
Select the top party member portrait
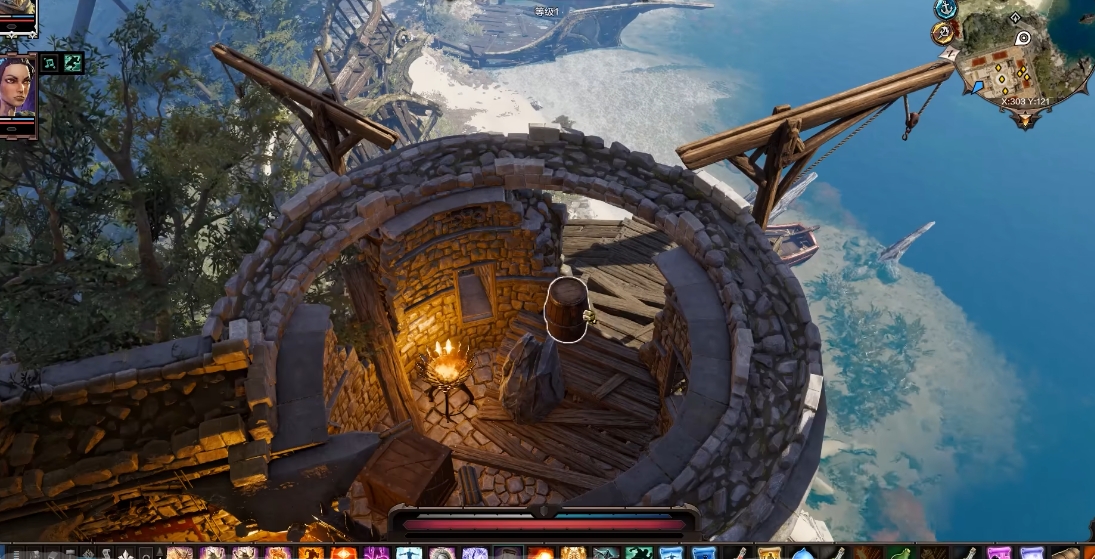pos(17,14)
